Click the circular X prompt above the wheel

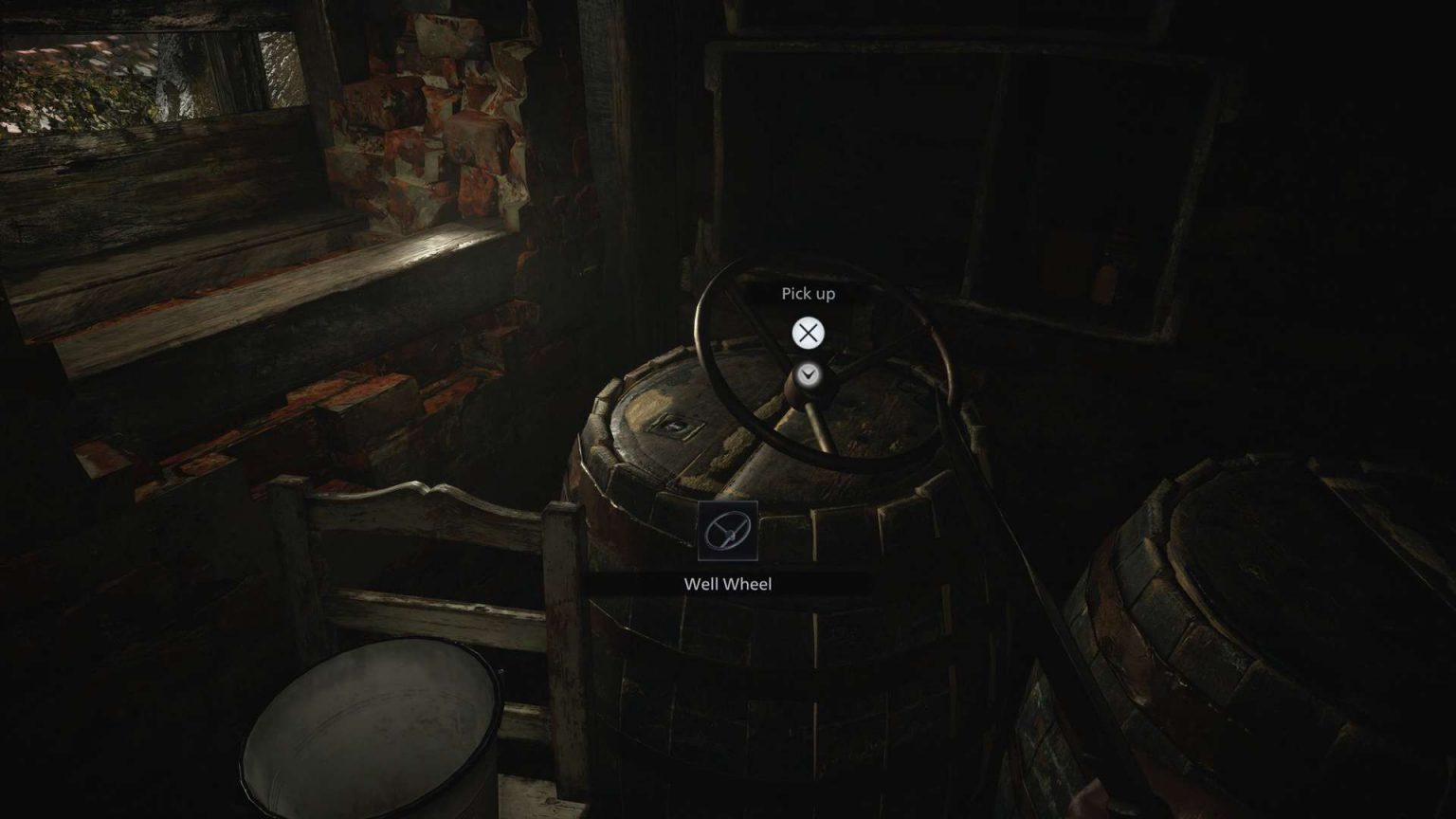point(808,333)
